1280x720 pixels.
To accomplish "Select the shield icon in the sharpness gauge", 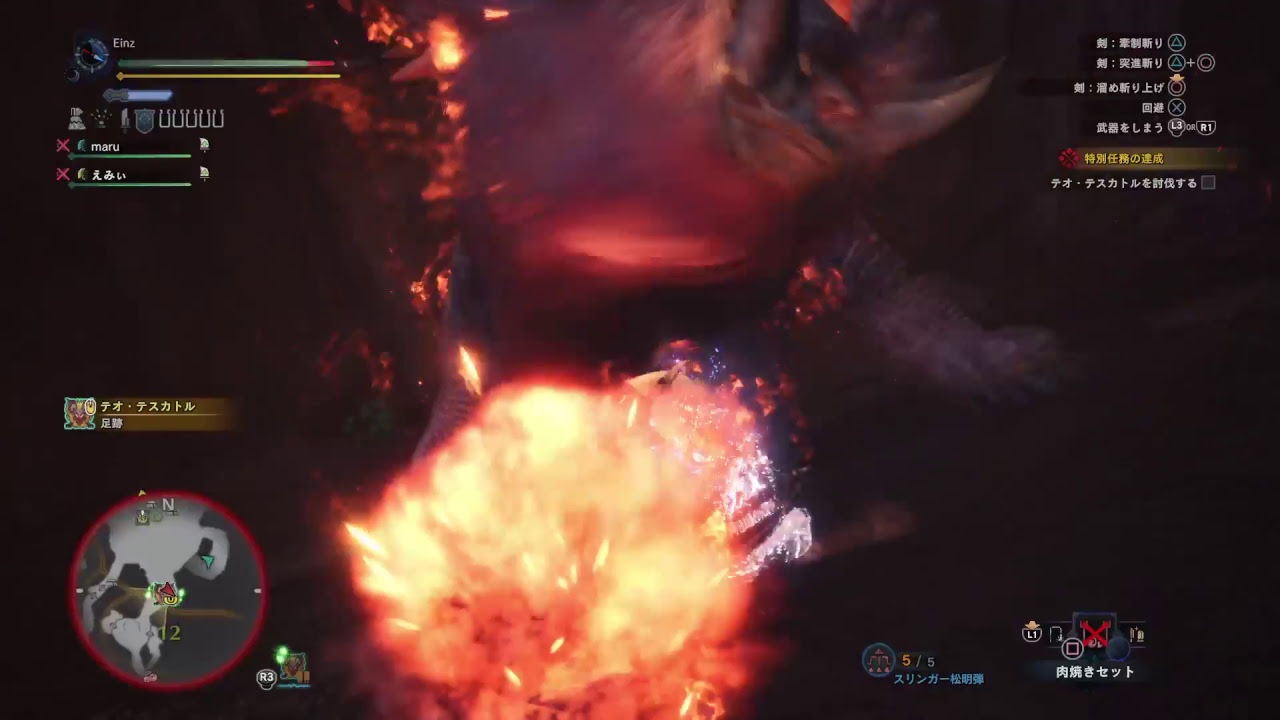I will 144,119.
